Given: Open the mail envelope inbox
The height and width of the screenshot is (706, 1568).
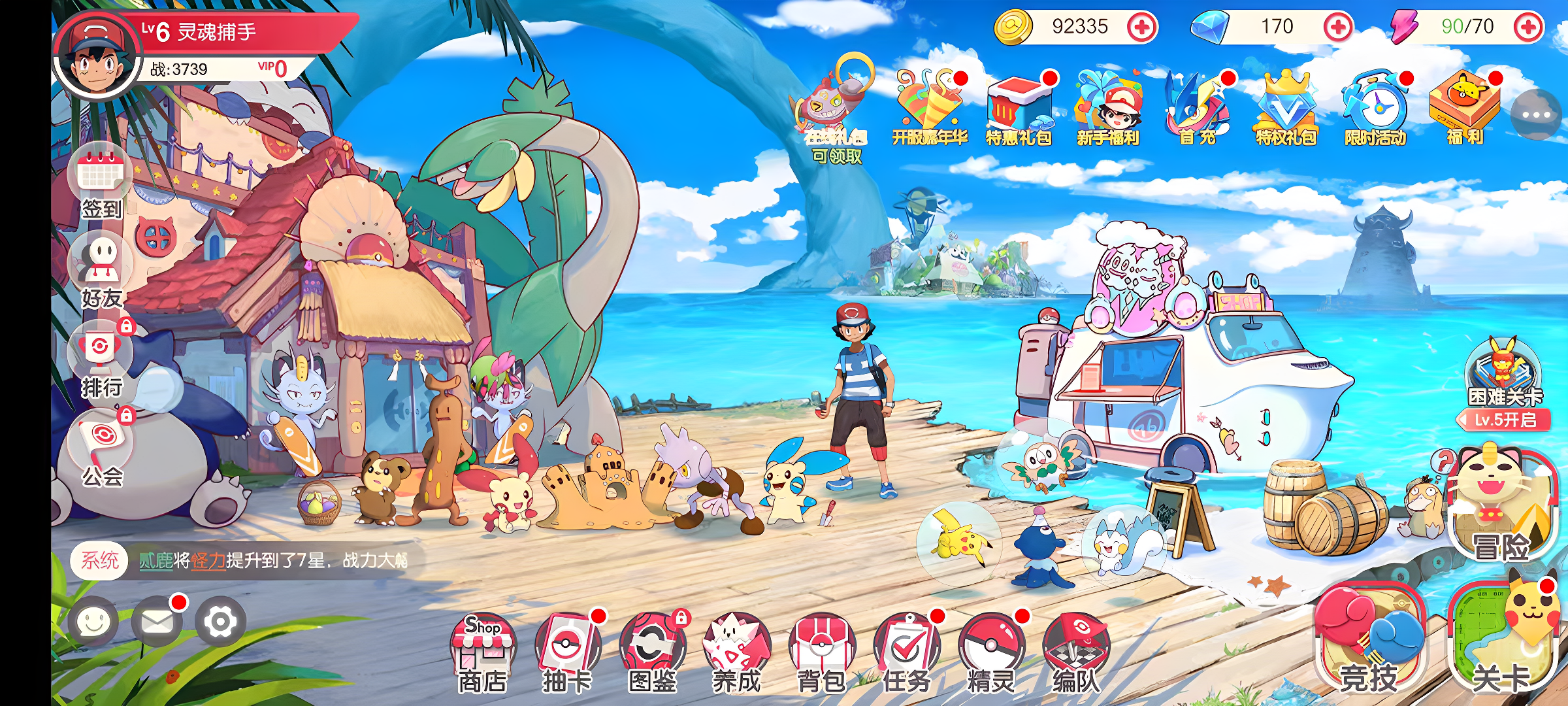Looking at the screenshot, I should tap(157, 621).
